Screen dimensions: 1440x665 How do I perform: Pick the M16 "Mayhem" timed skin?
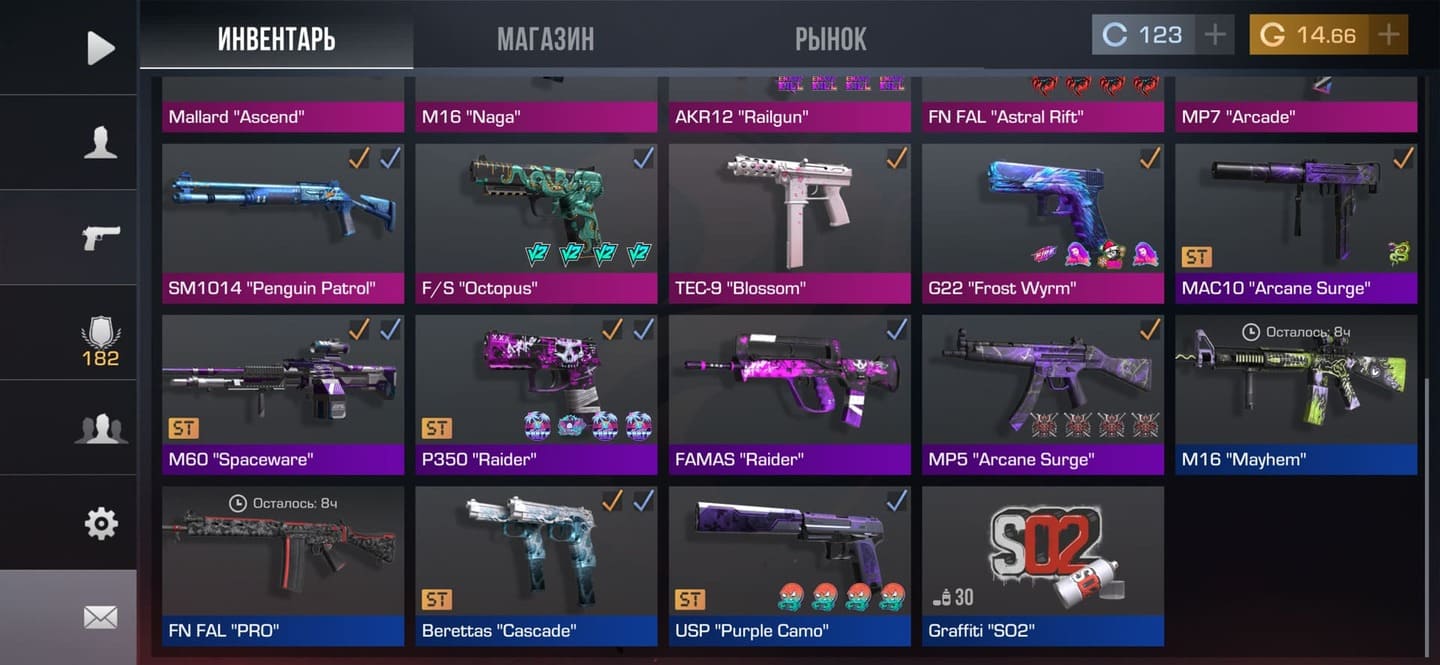click(1296, 394)
